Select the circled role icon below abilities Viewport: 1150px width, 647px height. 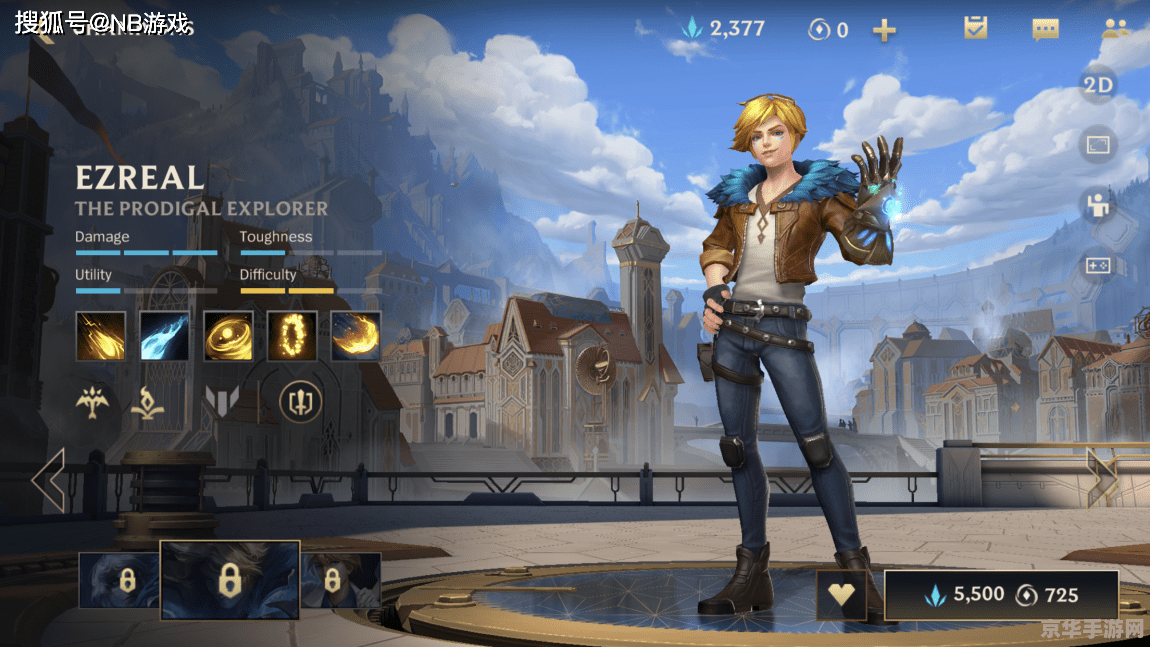[300, 401]
